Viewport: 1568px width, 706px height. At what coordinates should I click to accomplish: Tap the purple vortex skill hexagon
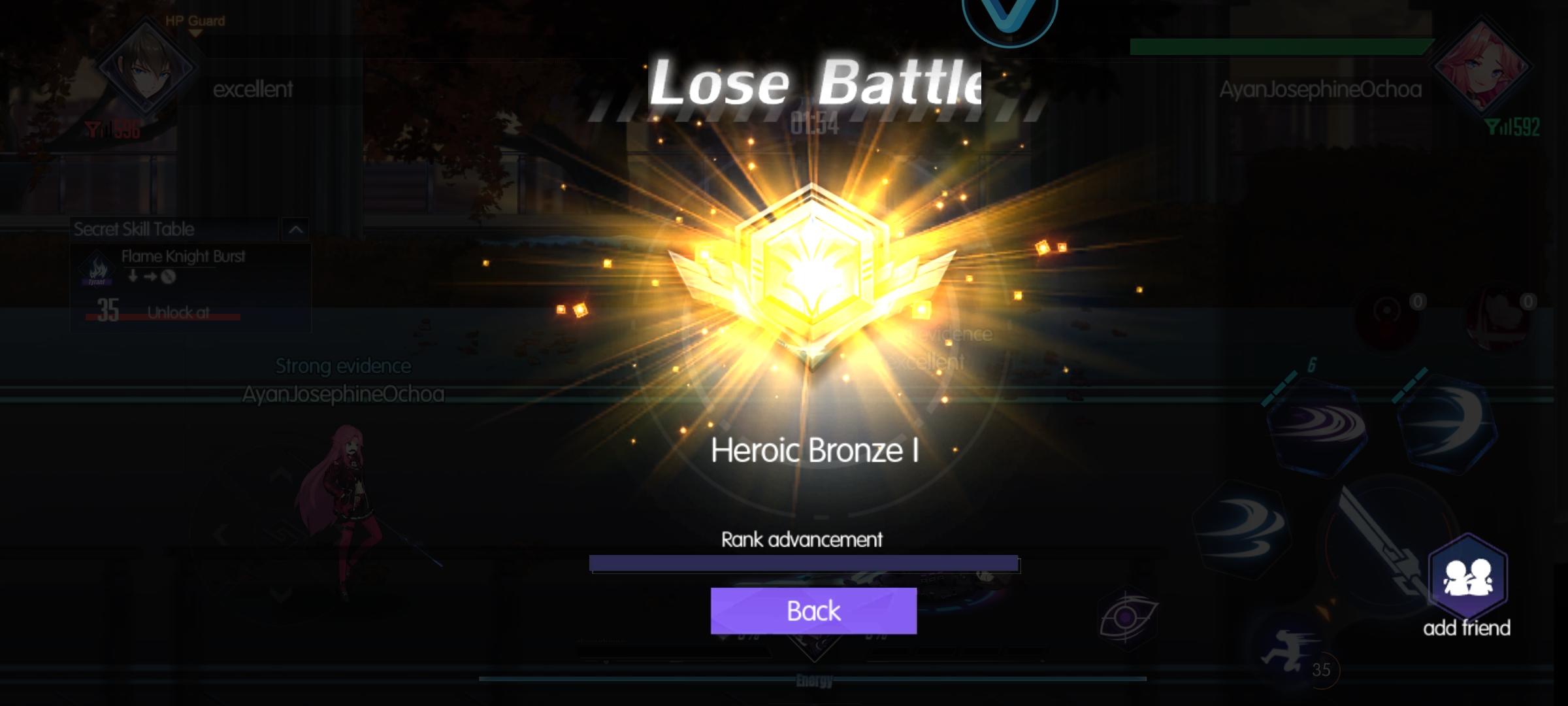pyautogui.click(x=1318, y=426)
